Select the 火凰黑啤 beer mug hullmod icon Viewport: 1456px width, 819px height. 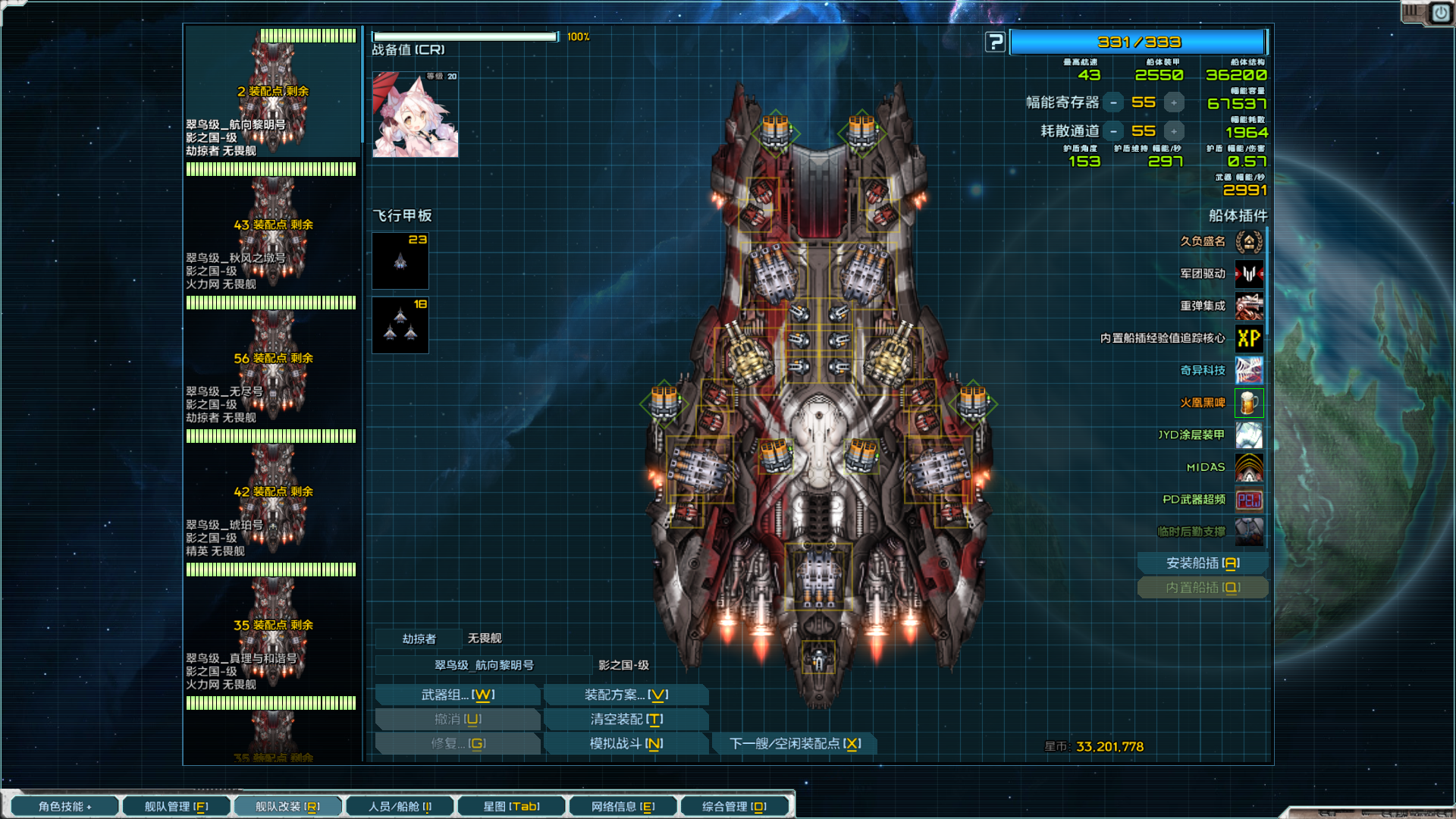(1248, 403)
